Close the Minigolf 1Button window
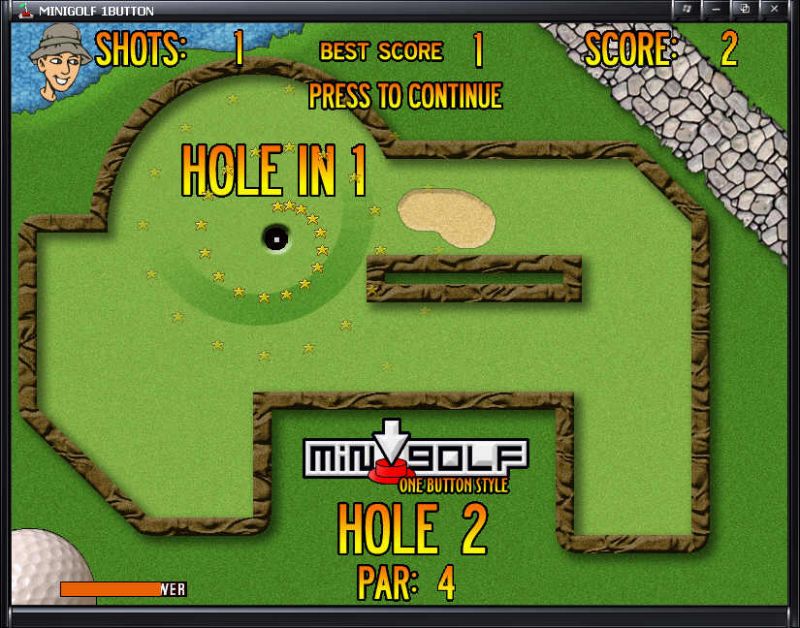The width and height of the screenshot is (800, 628). (x=774, y=9)
